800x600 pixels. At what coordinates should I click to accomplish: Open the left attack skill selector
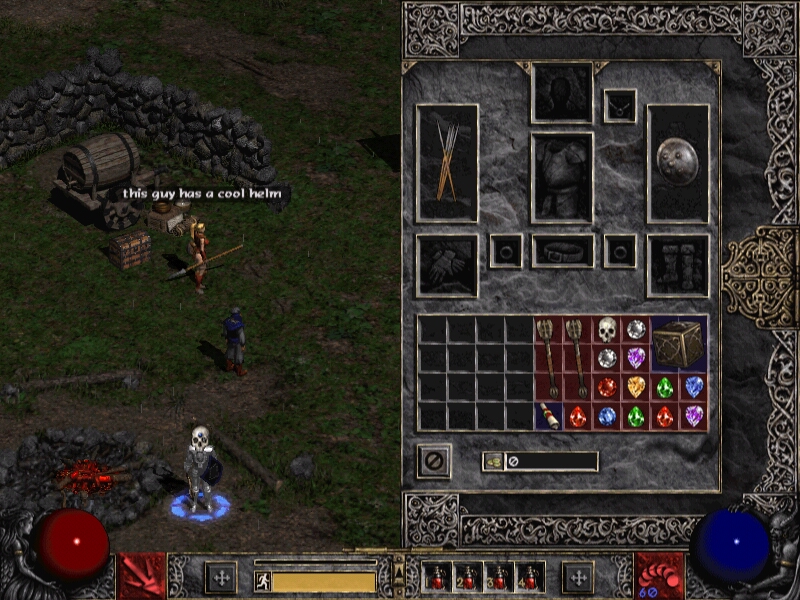click(140, 577)
